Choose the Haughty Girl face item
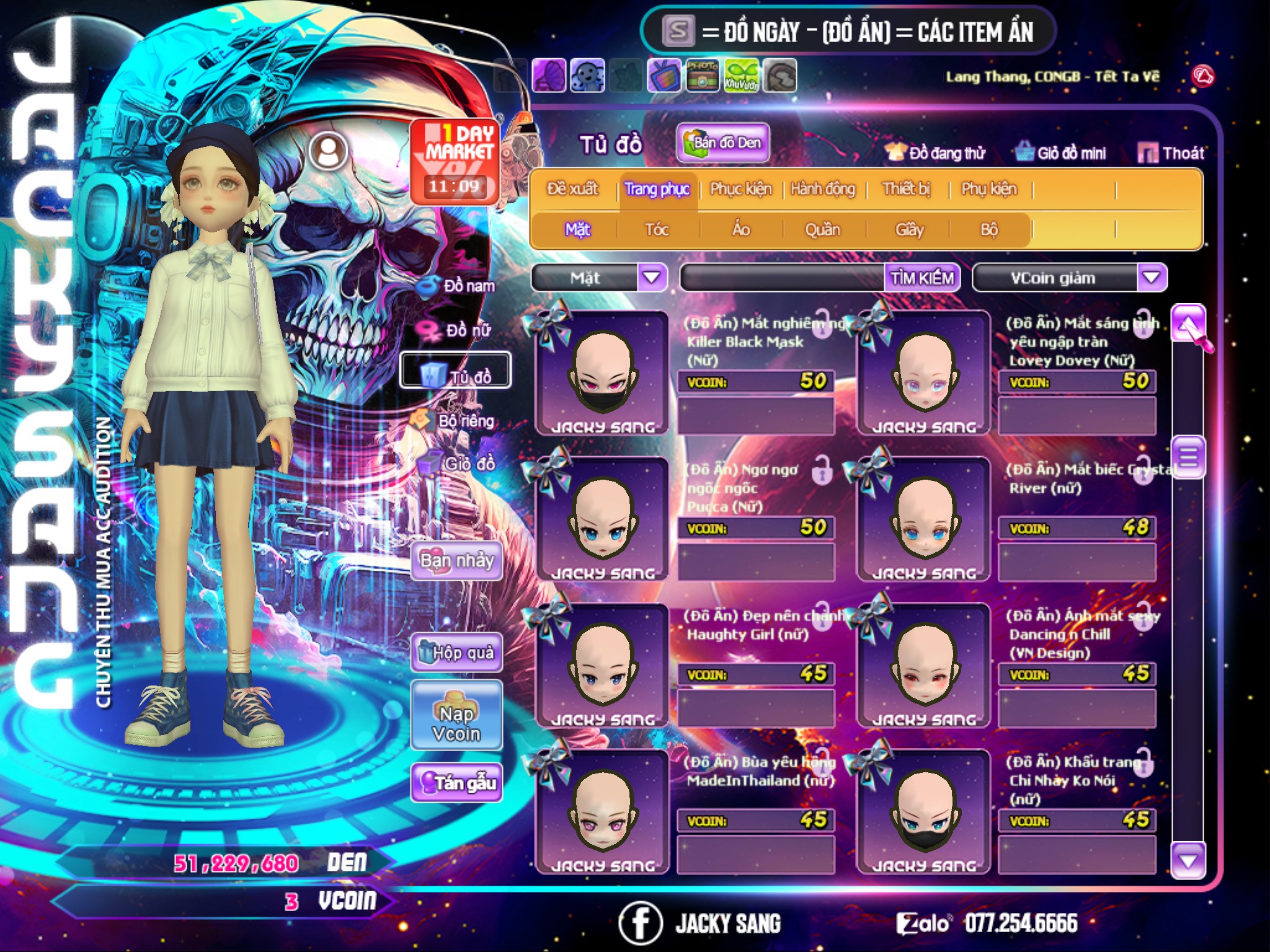1270x952 pixels. pos(602,664)
